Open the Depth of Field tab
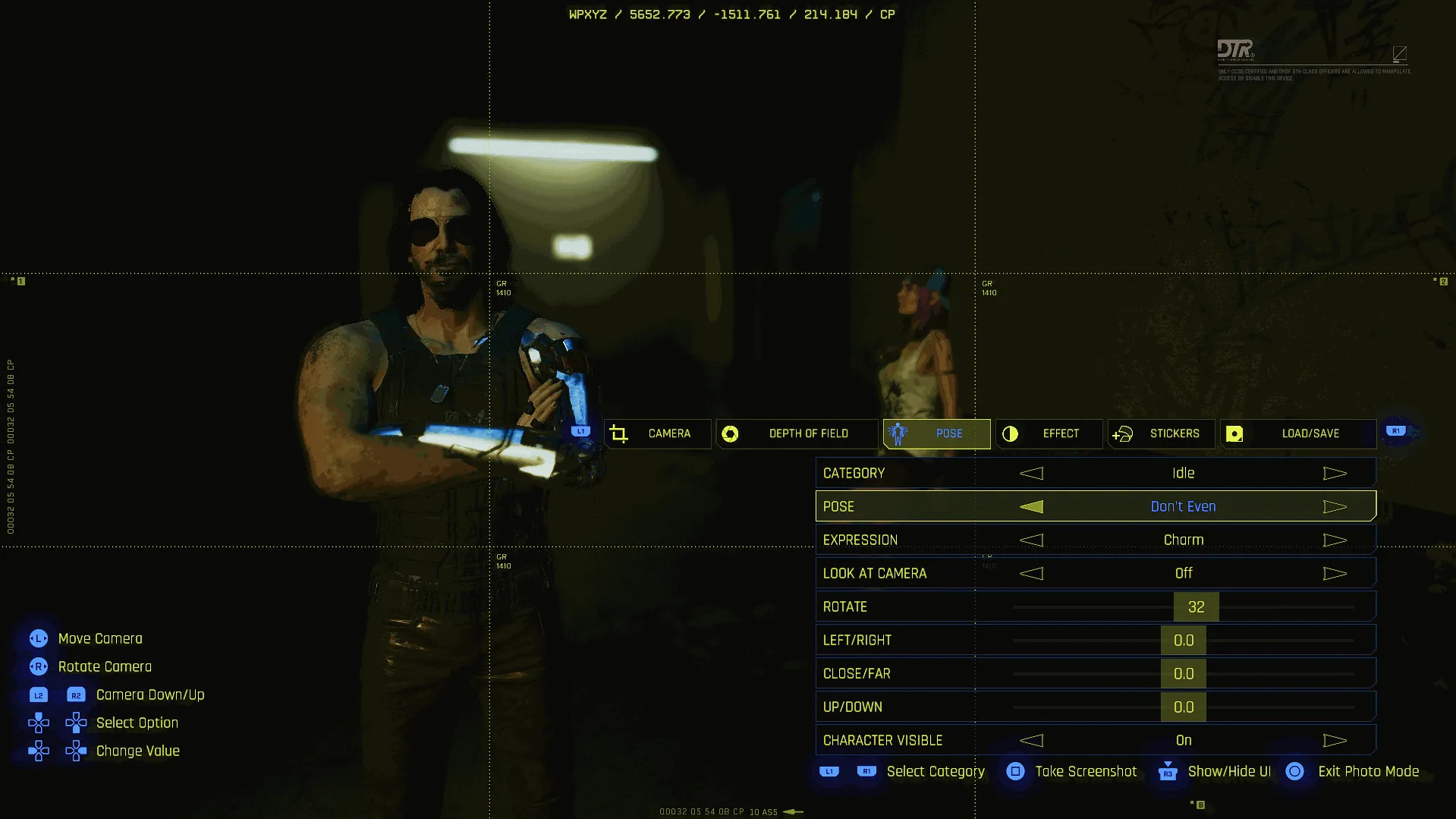 pyautogui.click(x=797, y=433)
